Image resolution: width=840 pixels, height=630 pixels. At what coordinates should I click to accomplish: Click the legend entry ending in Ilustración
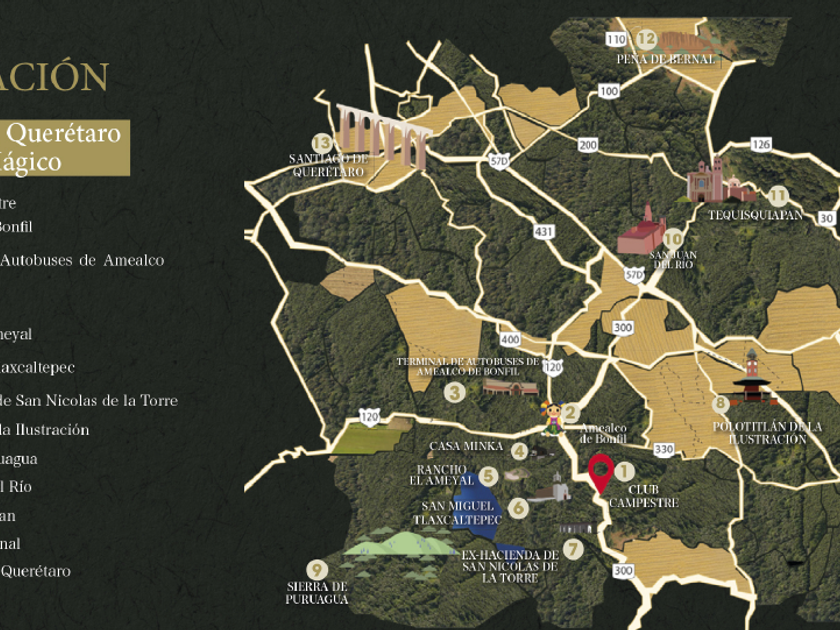coord(45,430)
